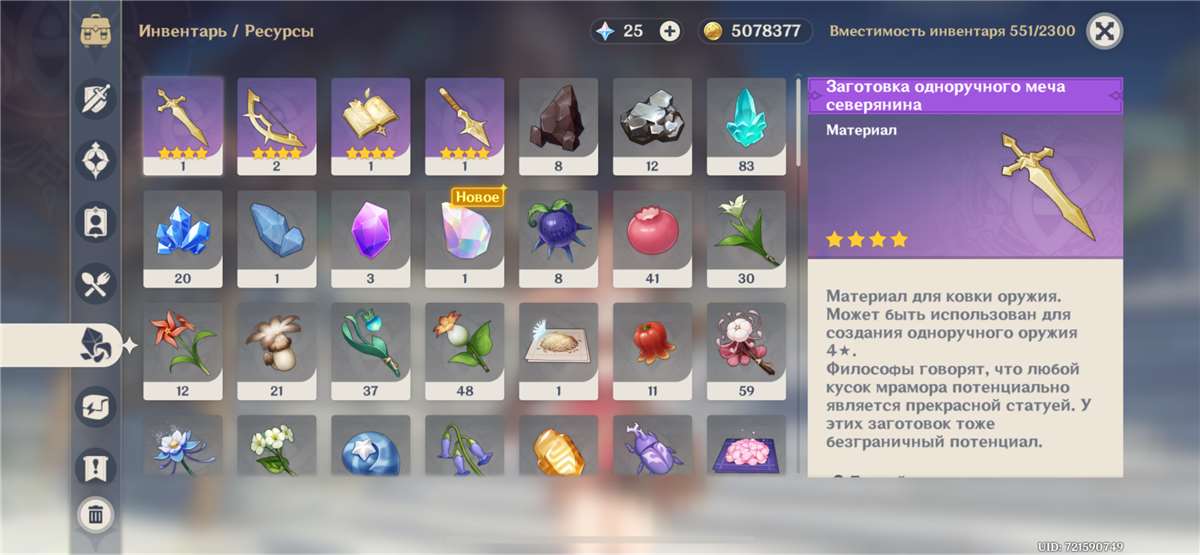Select the red Apple slot with 41
The width and height of the screenshot is (1200, 555).
pyautogui.click(x=652, y=237)
